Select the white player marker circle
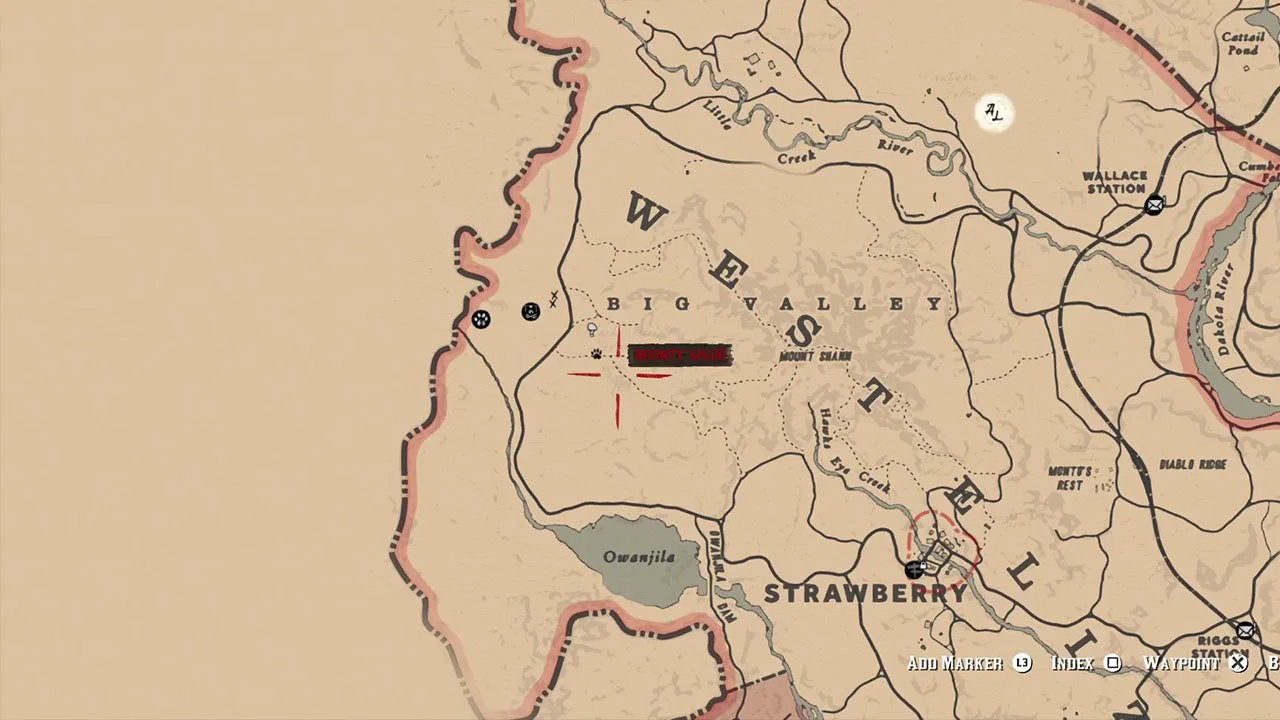The height and width of the screenshot is (720, 1280). [994, 113]
